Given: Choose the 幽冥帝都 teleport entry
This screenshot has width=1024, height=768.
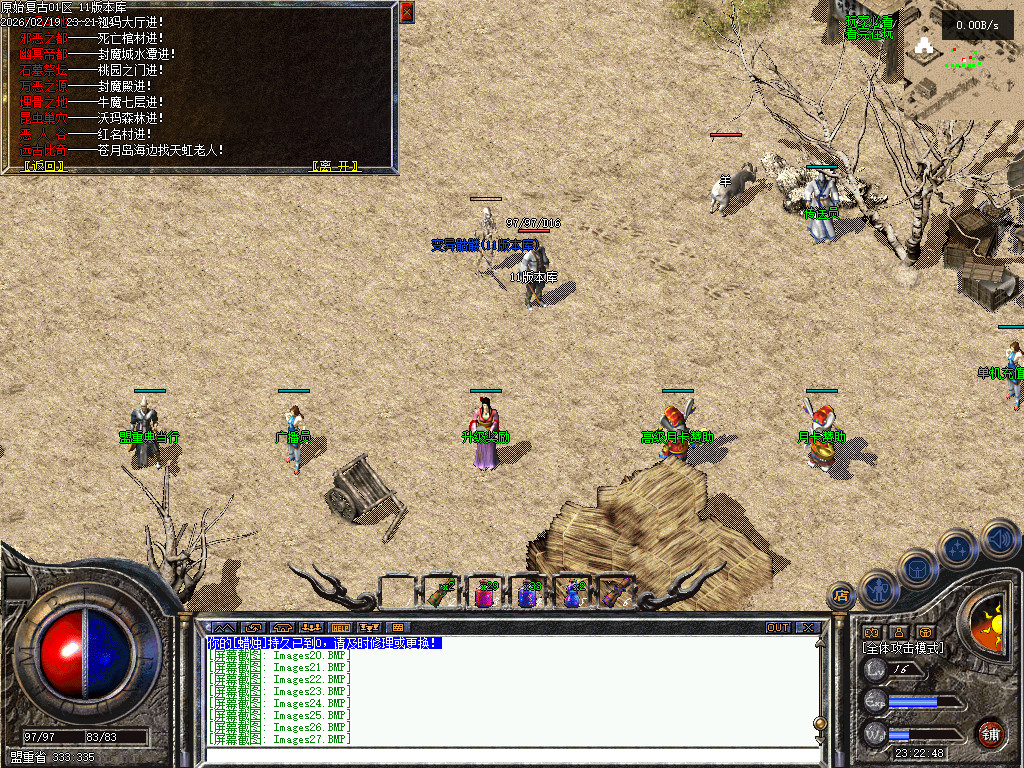Looking at the screenshot, I should coord(45,54).
